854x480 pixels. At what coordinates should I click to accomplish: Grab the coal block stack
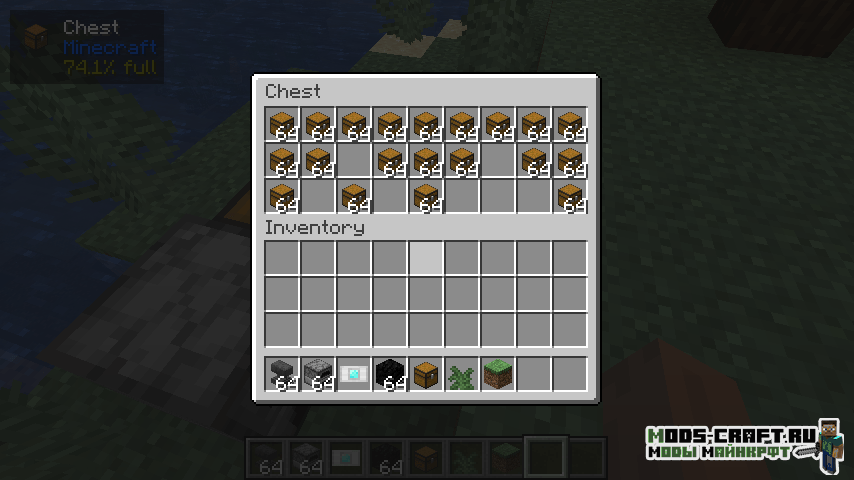[390, 374]
